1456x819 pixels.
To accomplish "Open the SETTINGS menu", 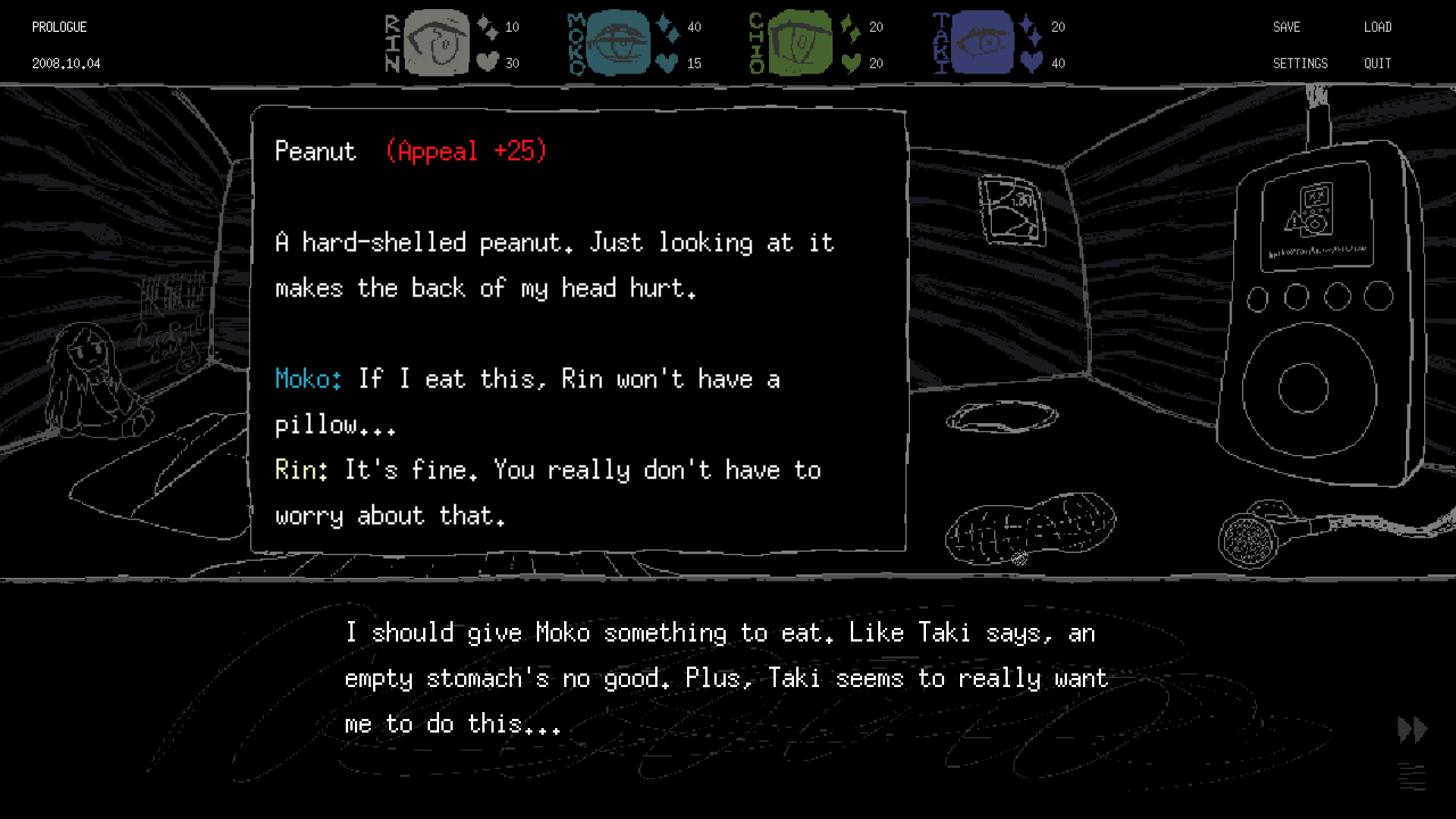I will pos(1301,64).
